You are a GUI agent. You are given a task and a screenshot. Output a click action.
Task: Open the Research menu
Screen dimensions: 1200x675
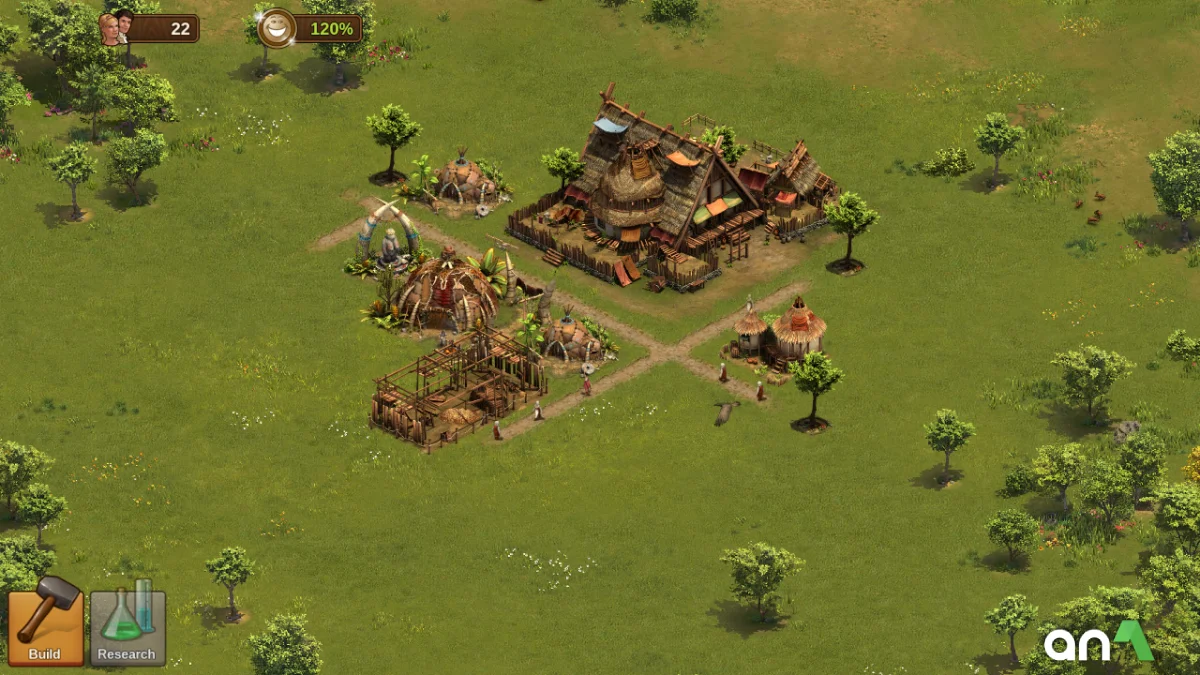point(127,627)
